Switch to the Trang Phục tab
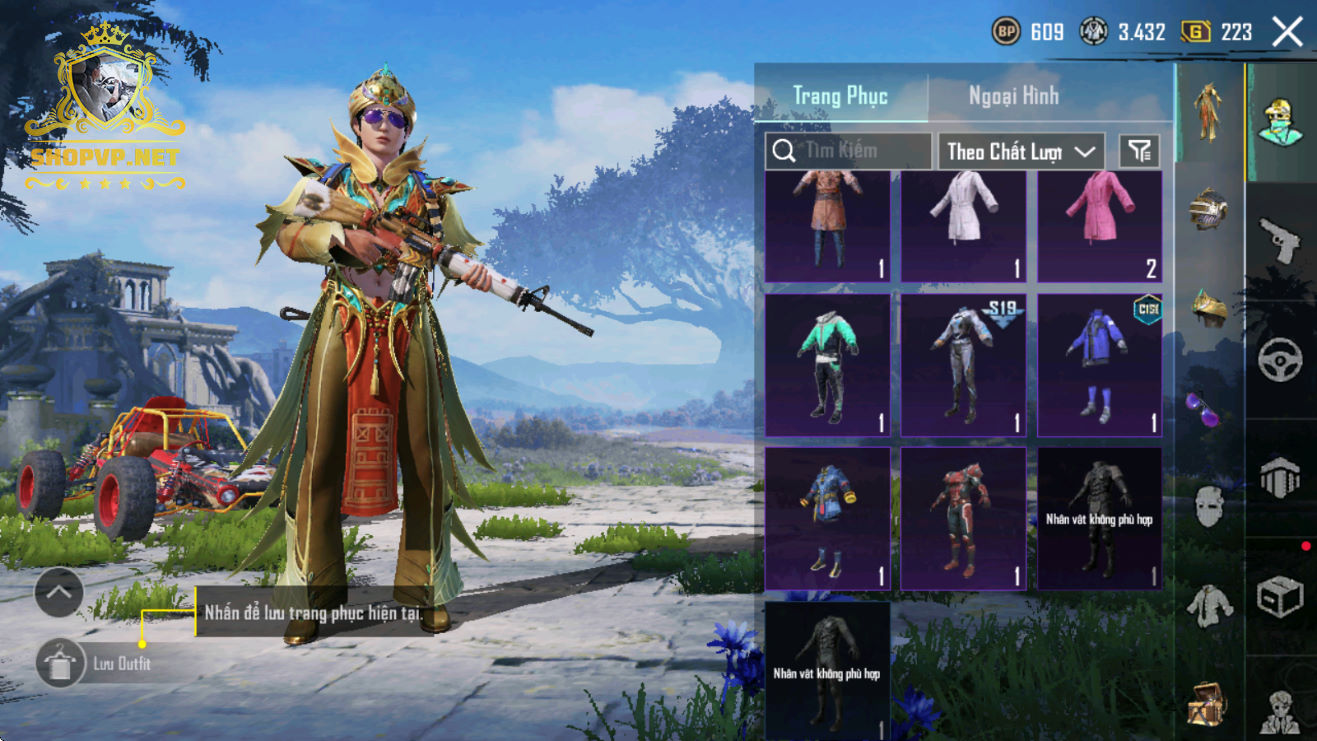The height and width of the screenshot is (741, 1317). (840, 96)
